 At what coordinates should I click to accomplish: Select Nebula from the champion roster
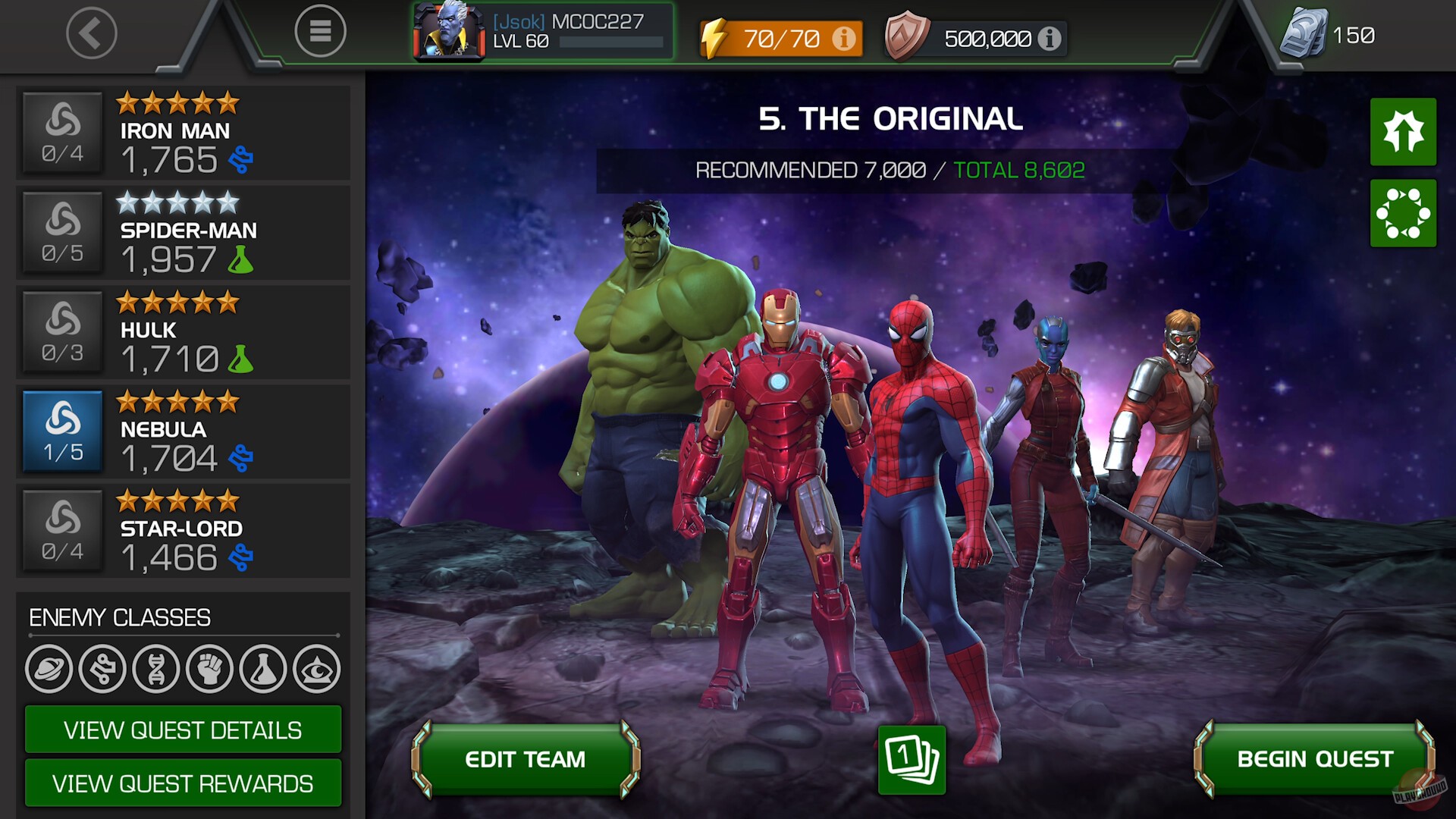point(182,431)
